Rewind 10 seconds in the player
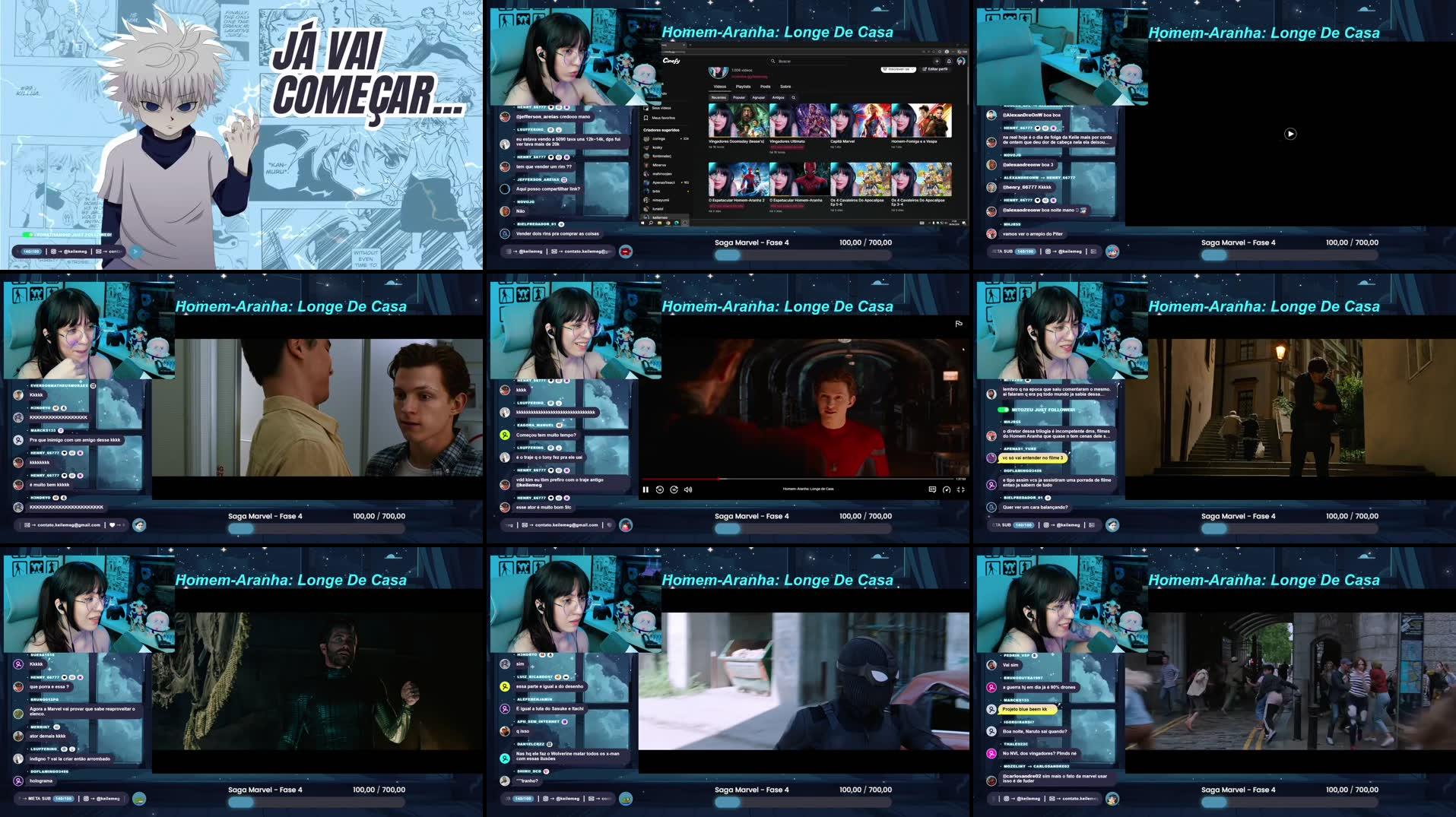1456x817 pixels. pos(660,489)
